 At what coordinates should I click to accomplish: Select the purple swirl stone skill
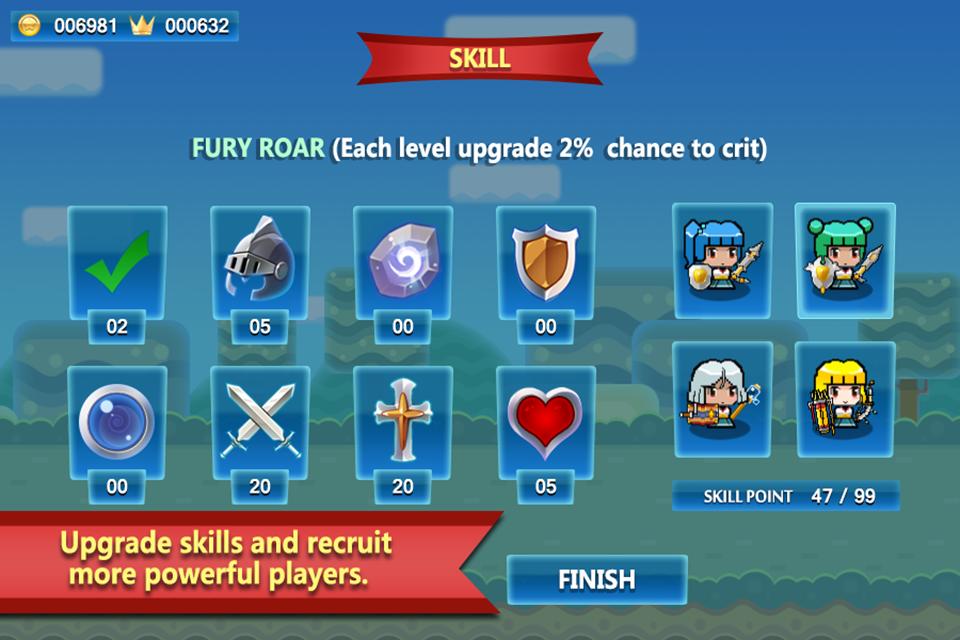coord(403,262)
